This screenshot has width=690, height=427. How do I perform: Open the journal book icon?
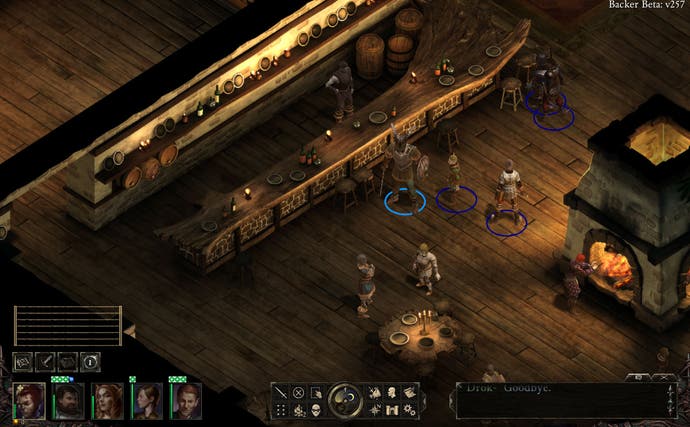pyautogui.click(x=409, y=393)
